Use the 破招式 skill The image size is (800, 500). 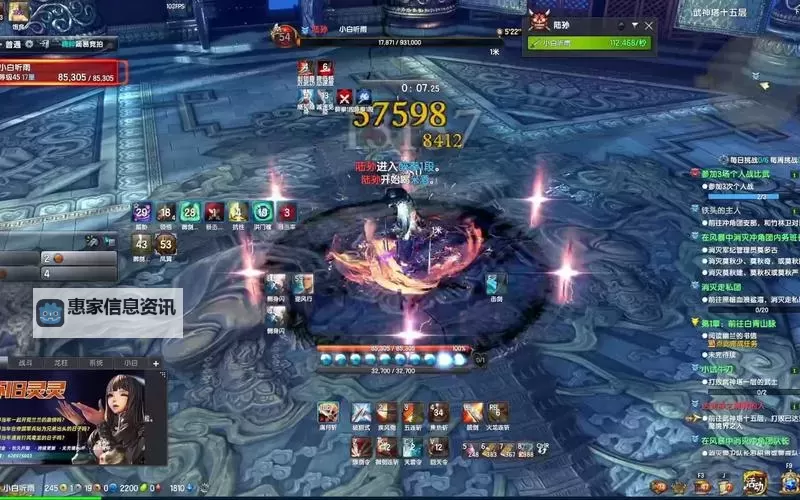pos(360,411)
